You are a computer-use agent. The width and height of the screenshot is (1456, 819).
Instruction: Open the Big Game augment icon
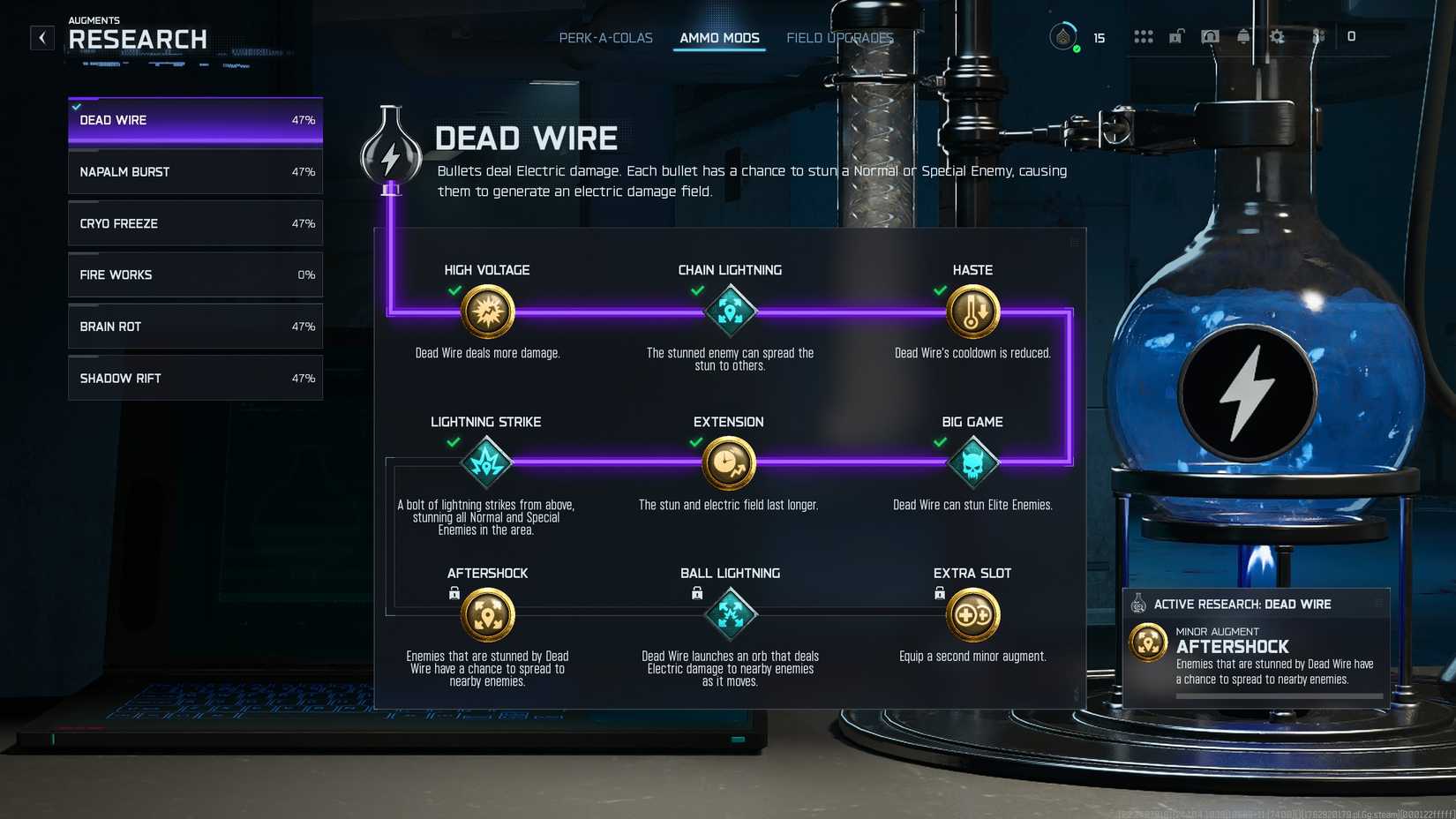pyautogui.click(x=972, y=462)
